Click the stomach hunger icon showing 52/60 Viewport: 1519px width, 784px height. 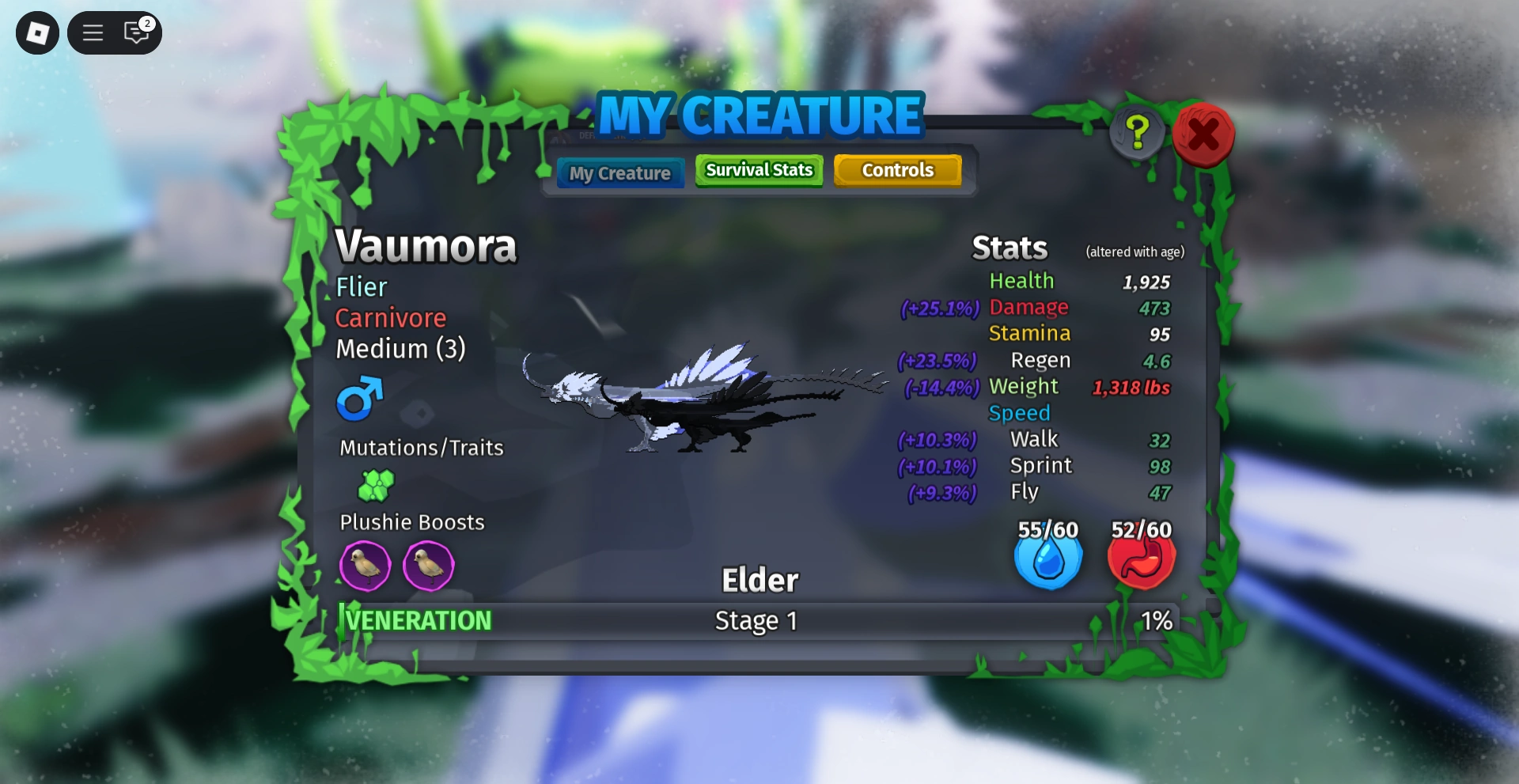coord(1141,559)
